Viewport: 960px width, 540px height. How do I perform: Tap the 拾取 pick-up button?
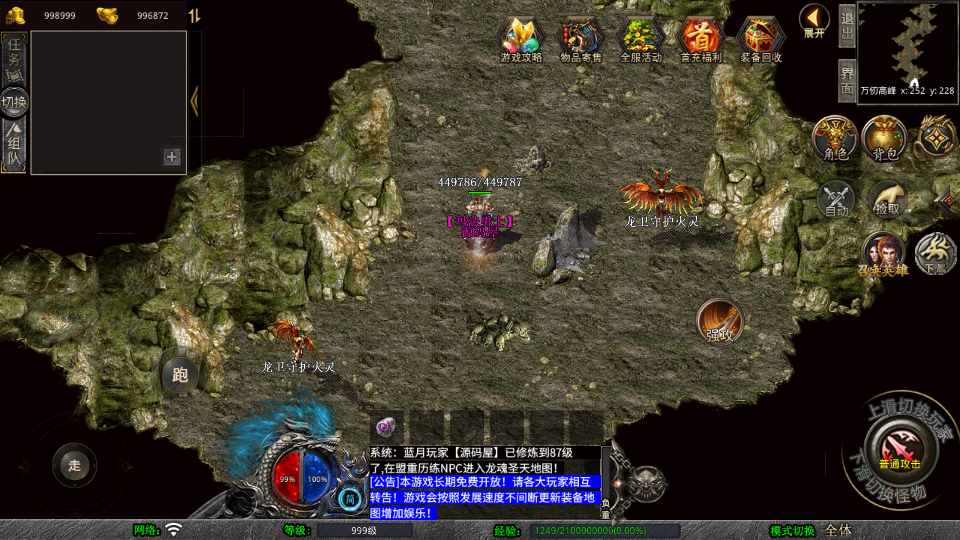(886, 199)
